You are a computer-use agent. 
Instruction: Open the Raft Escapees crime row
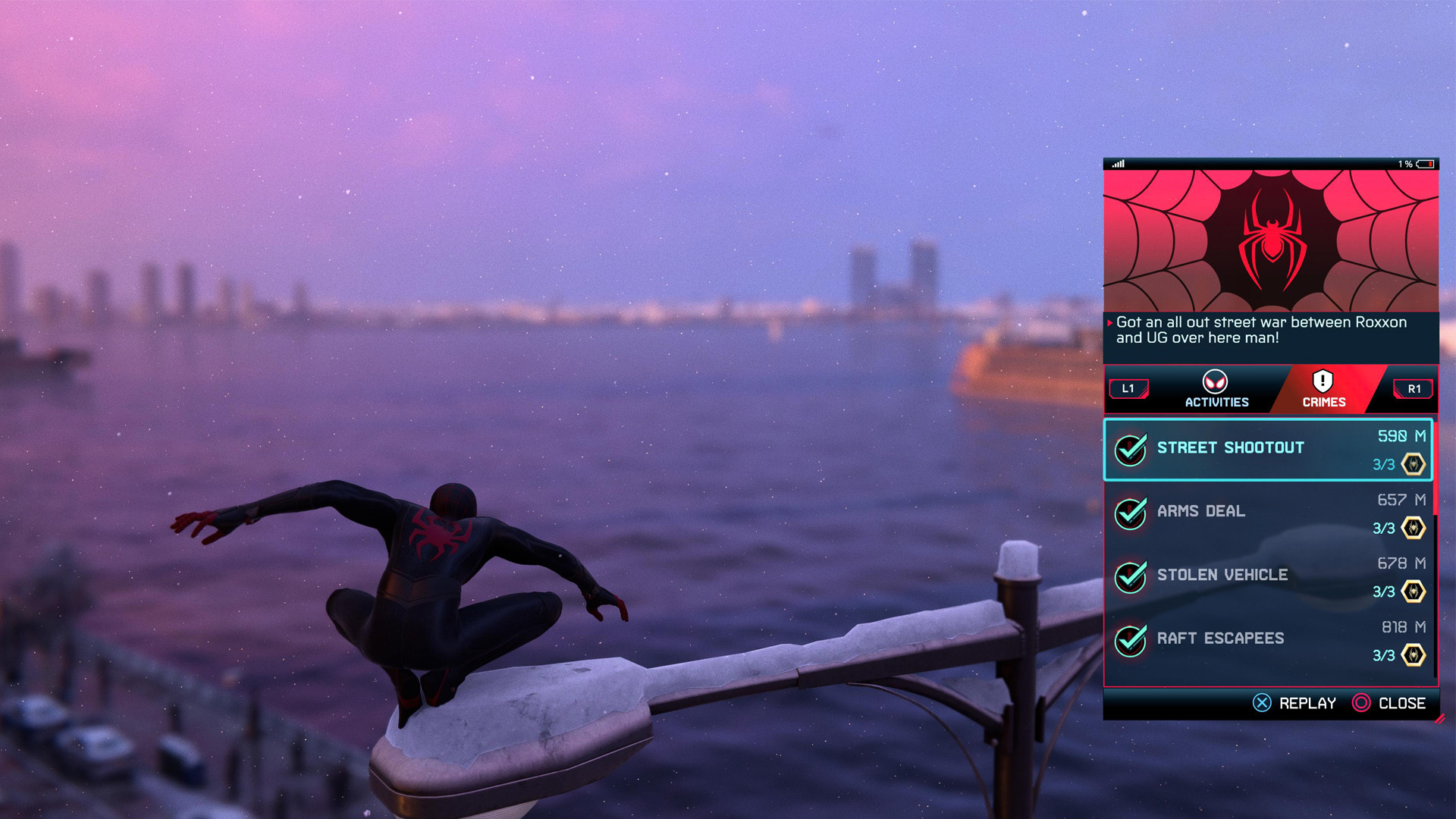coord(1267,640)
